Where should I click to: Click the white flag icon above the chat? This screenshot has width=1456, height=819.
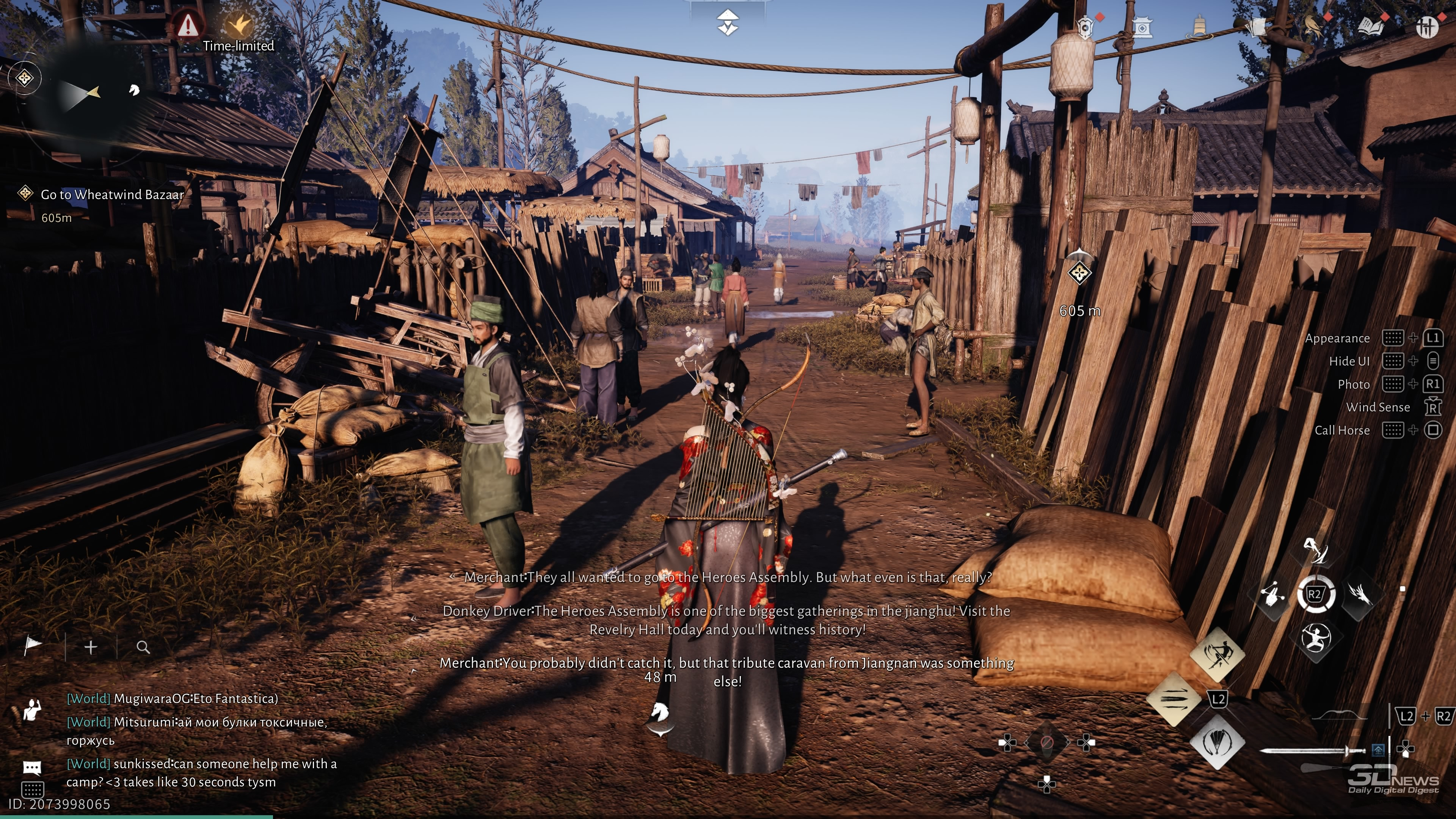[33, 646]
